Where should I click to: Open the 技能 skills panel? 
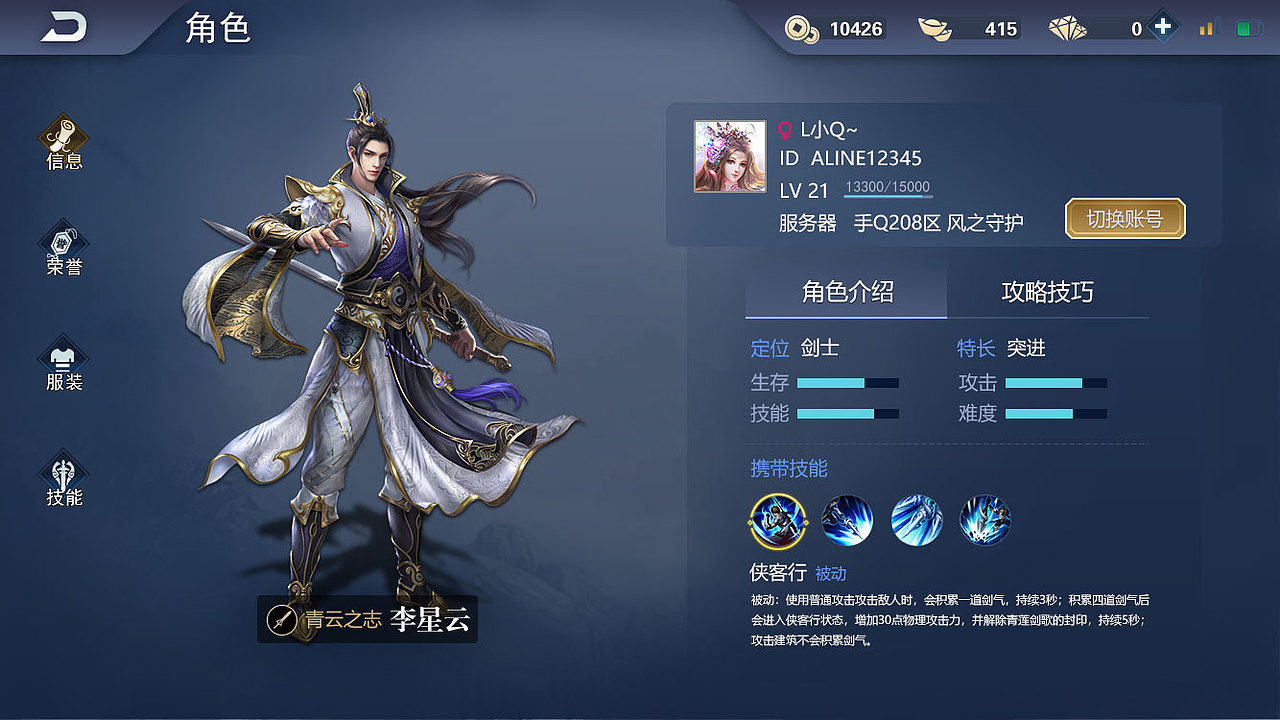(63, 478)
